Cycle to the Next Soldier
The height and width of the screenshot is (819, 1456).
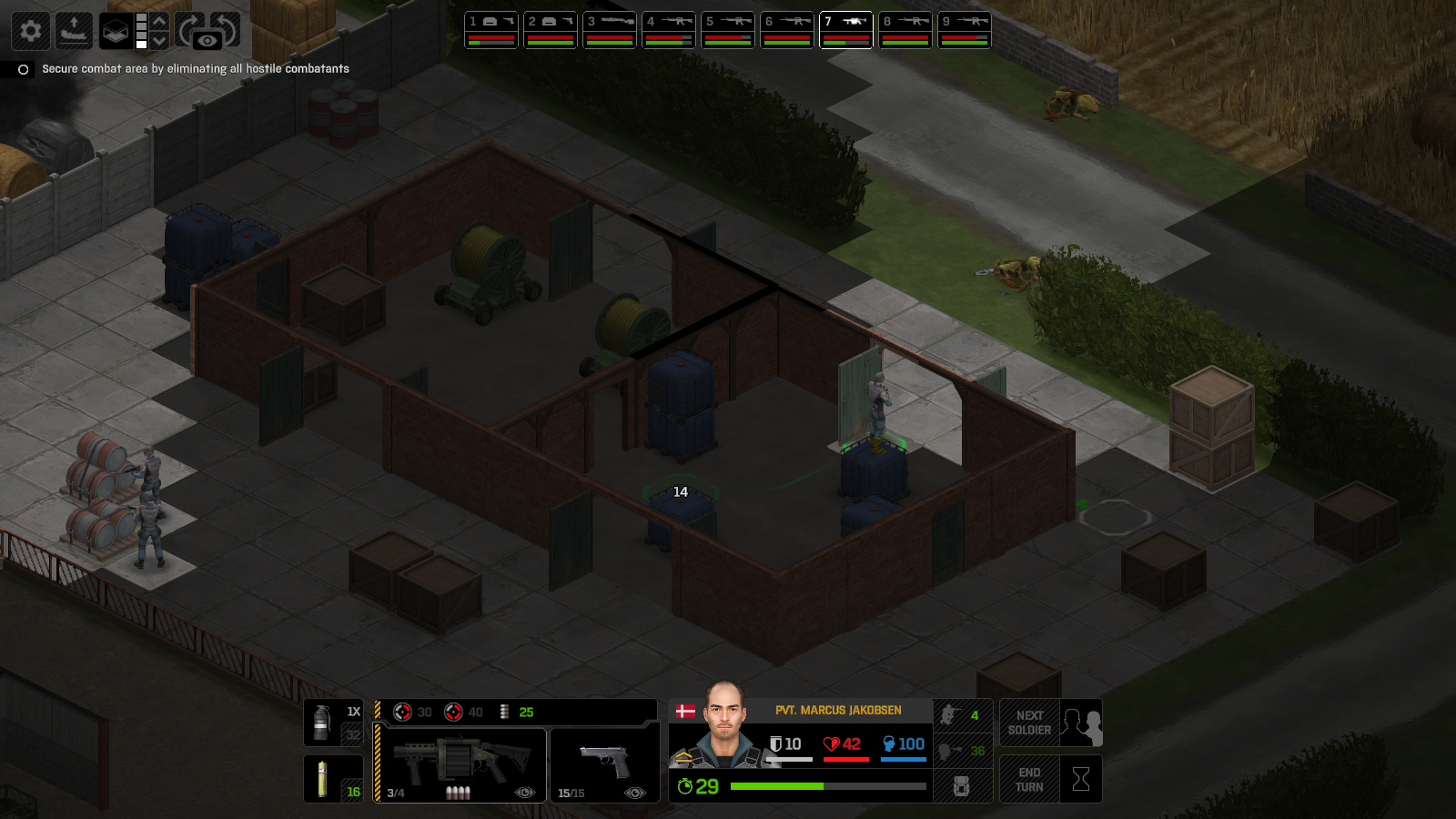coord(1050,723)
